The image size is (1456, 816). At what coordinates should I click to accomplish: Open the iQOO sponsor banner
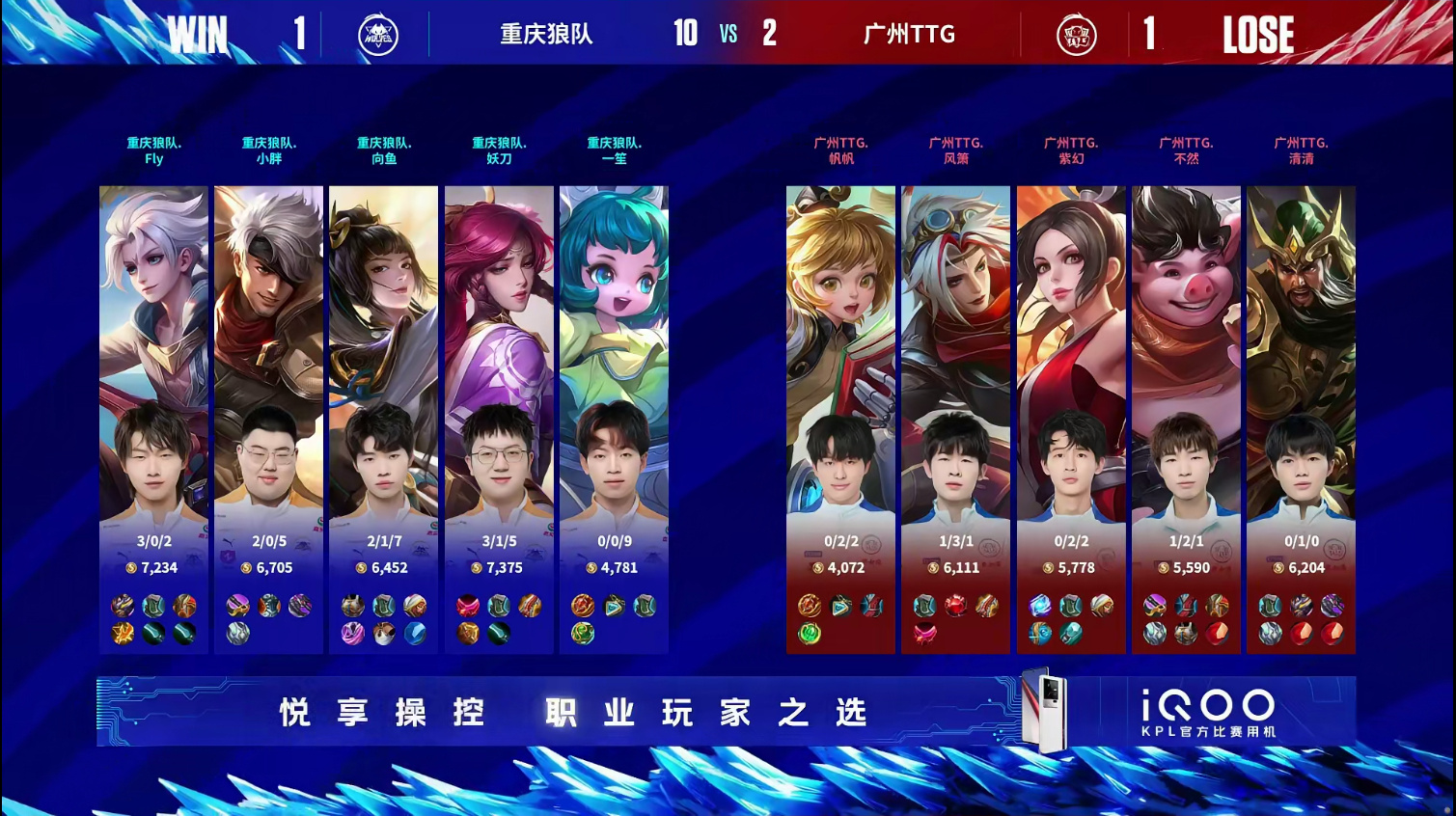tap(726, 712)
